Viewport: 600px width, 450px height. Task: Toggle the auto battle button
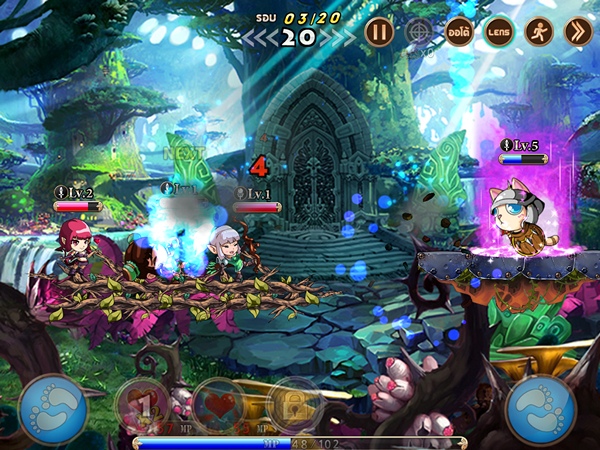[x=459, y=31]
